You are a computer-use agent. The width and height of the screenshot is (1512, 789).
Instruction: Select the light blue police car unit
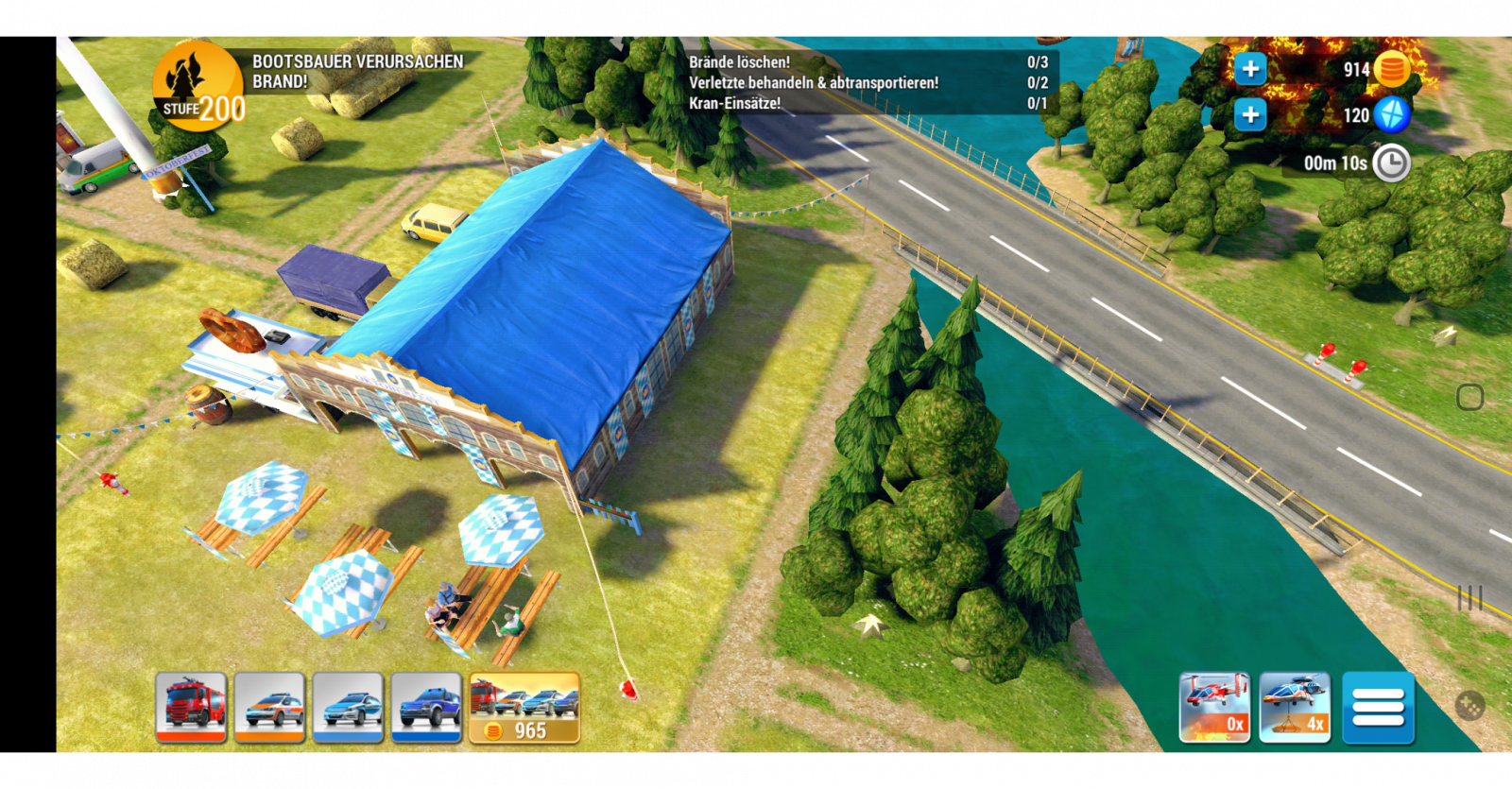[x=348, y=707]
